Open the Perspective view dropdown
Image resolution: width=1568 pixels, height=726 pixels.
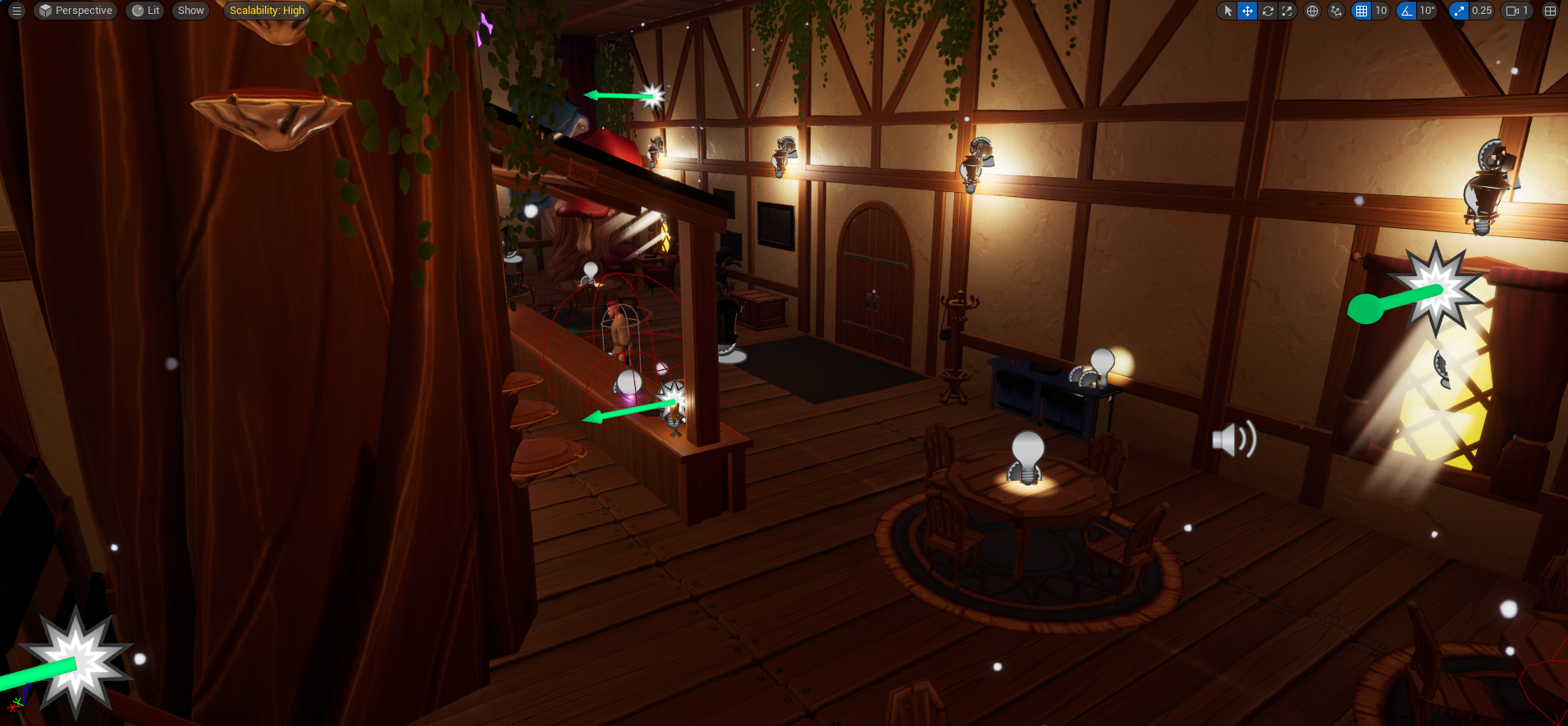pyautogui.click(x=75, y=11)
